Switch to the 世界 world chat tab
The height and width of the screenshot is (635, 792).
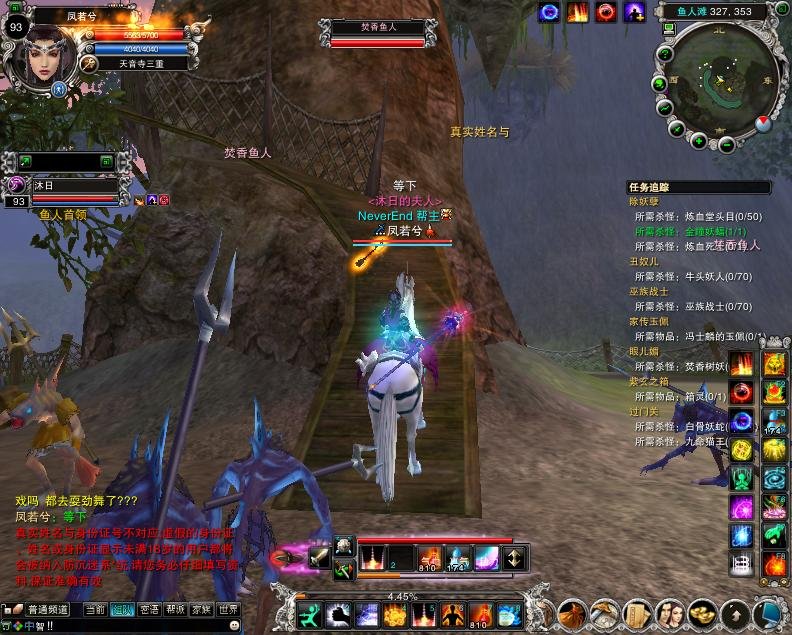click(x=229, y=609)
